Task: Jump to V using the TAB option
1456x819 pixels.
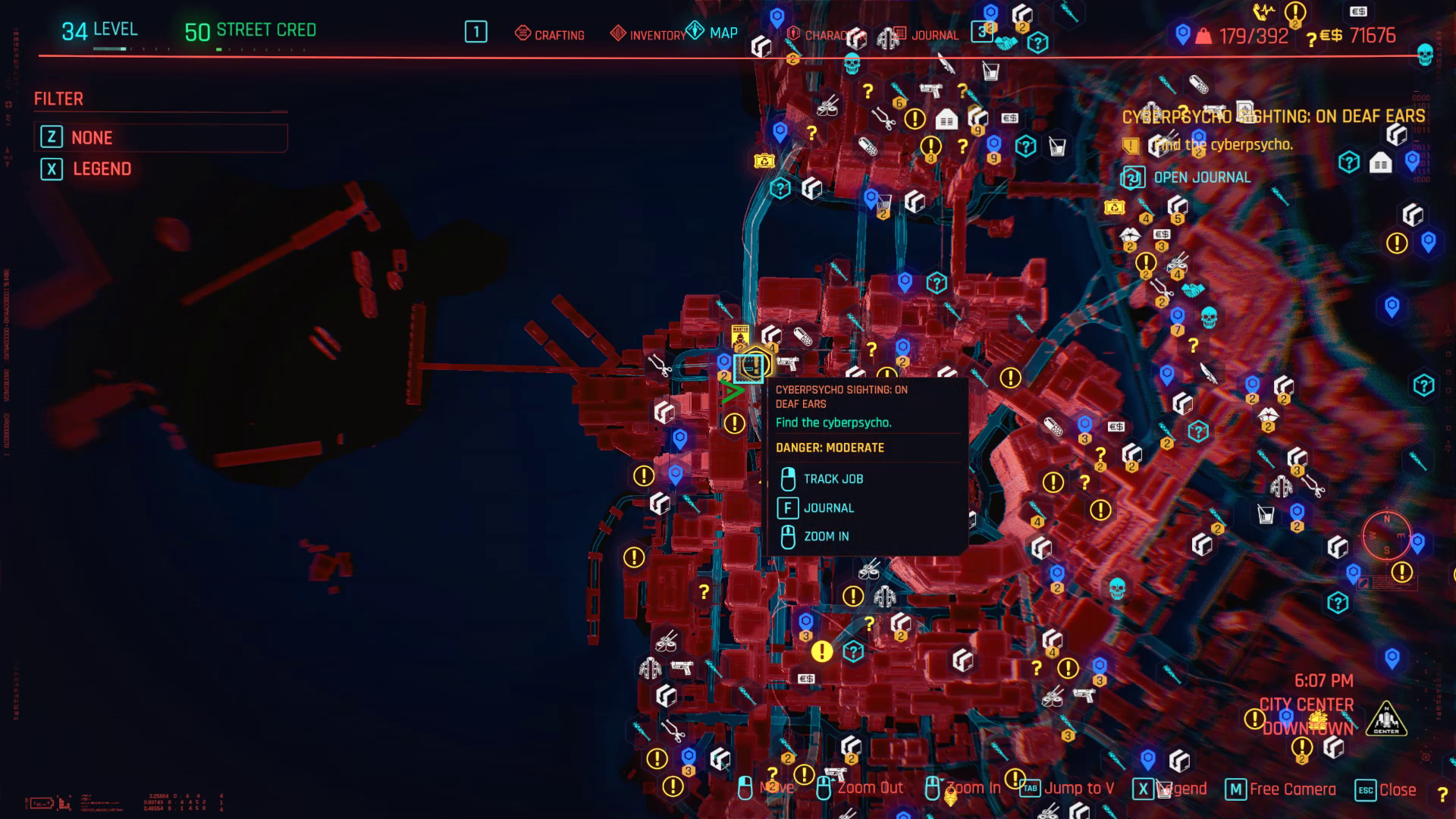Action: 1077,789
